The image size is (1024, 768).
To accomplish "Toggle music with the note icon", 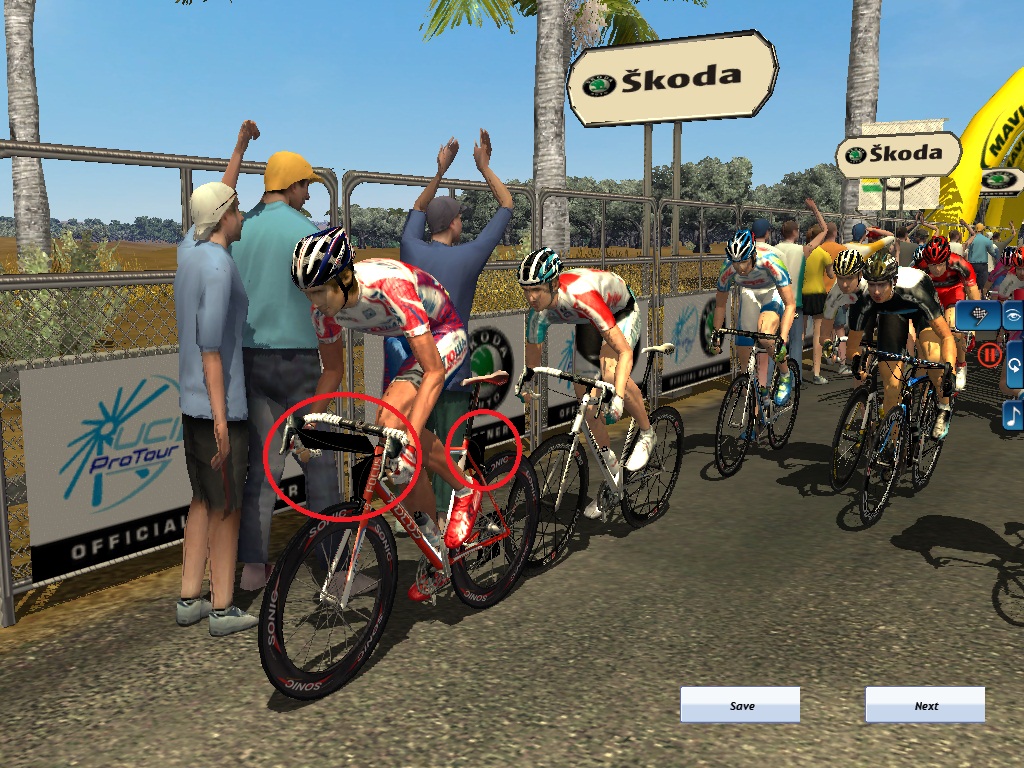I will tap(1013, 415).
